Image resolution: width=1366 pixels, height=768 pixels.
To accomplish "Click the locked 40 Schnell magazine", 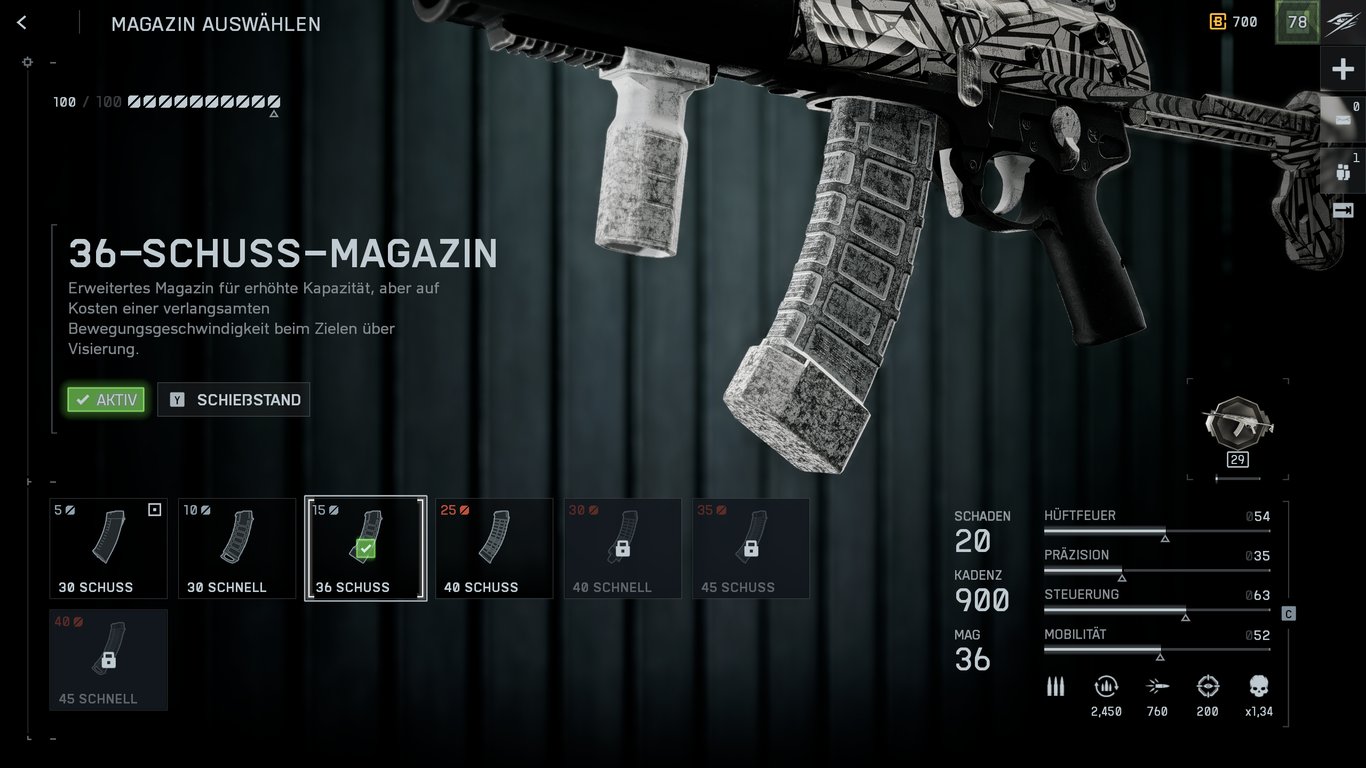I will [622, 548].
